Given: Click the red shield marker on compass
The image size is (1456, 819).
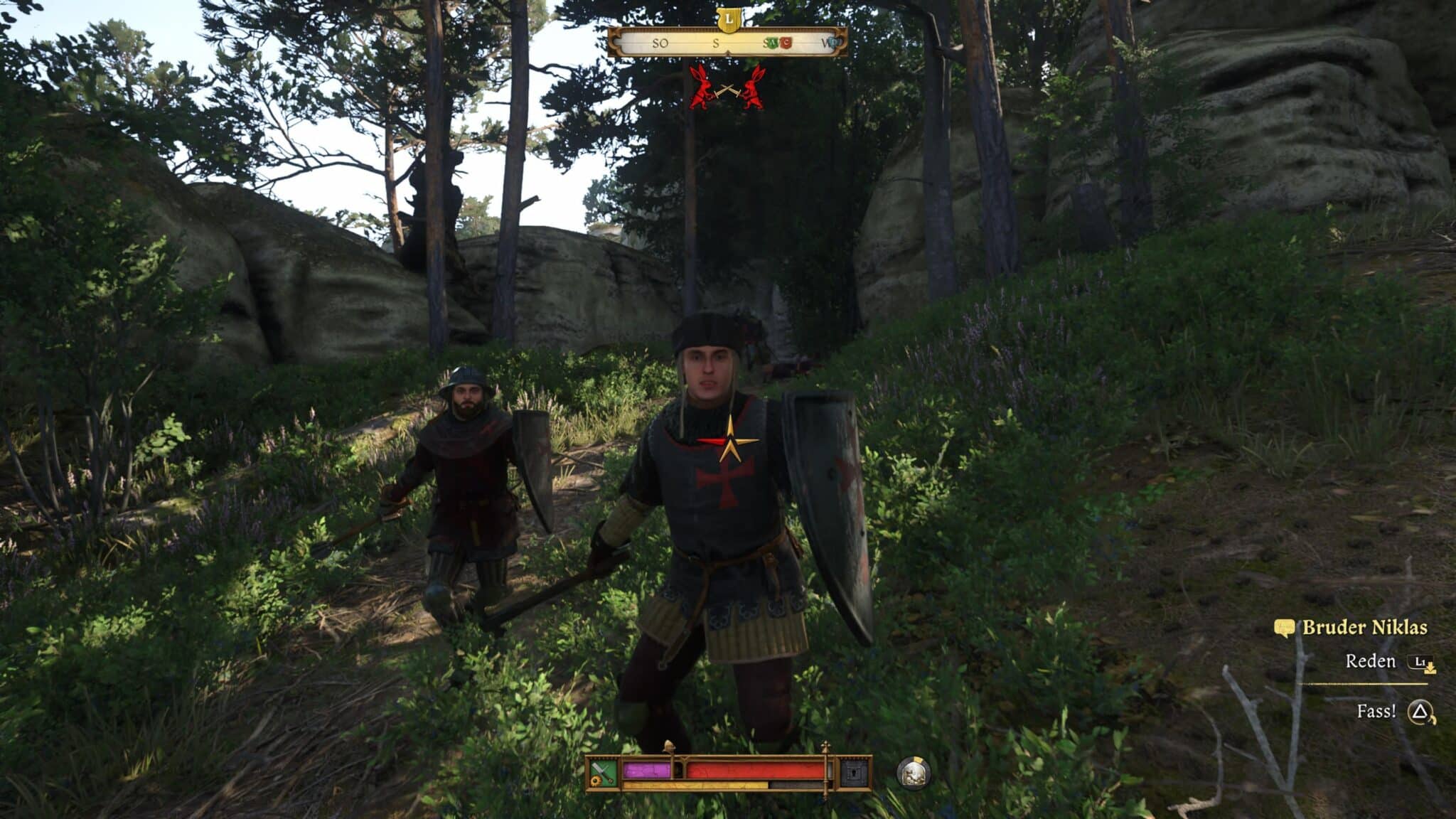Looking at the screenshot, I should pos(786,43).
